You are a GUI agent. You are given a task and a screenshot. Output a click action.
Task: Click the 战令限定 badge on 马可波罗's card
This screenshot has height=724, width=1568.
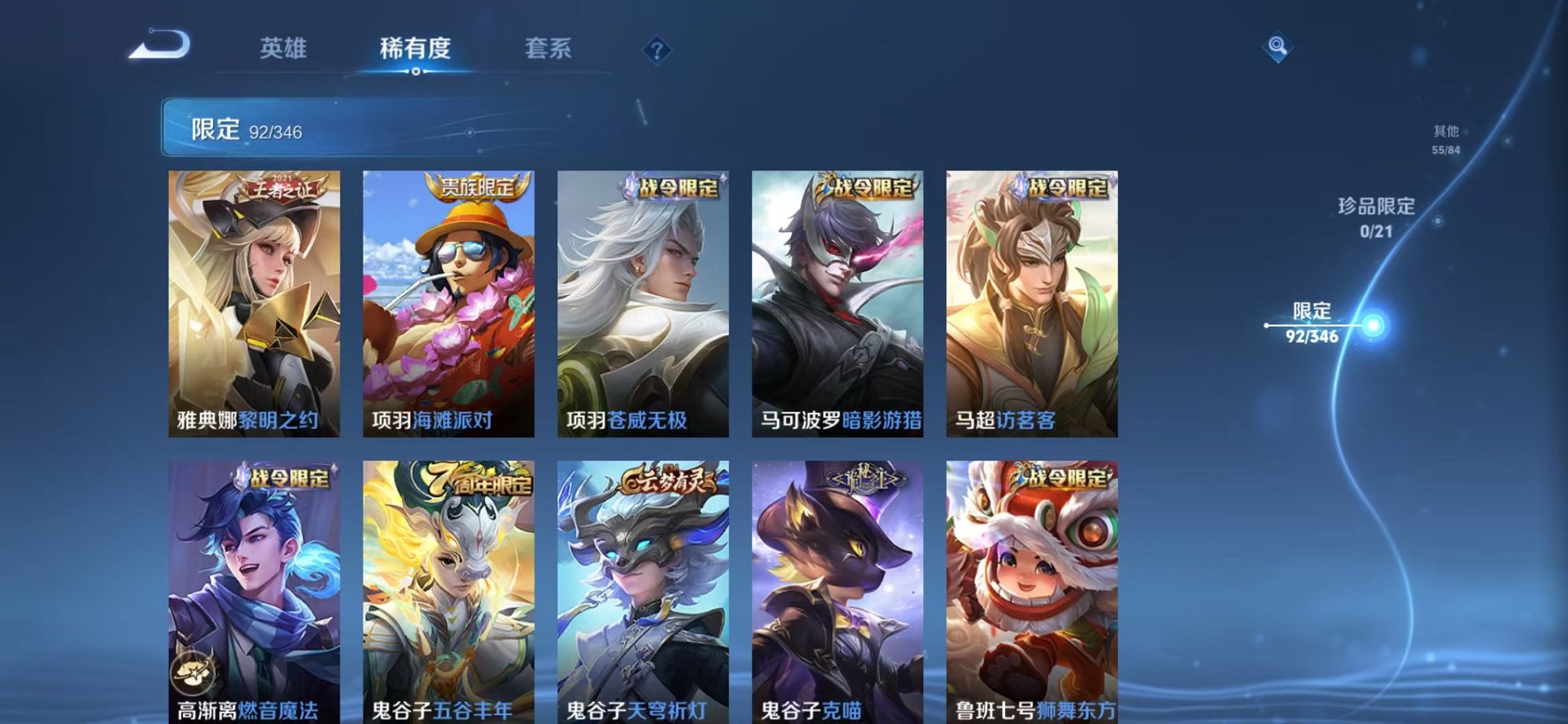(868, 189)
